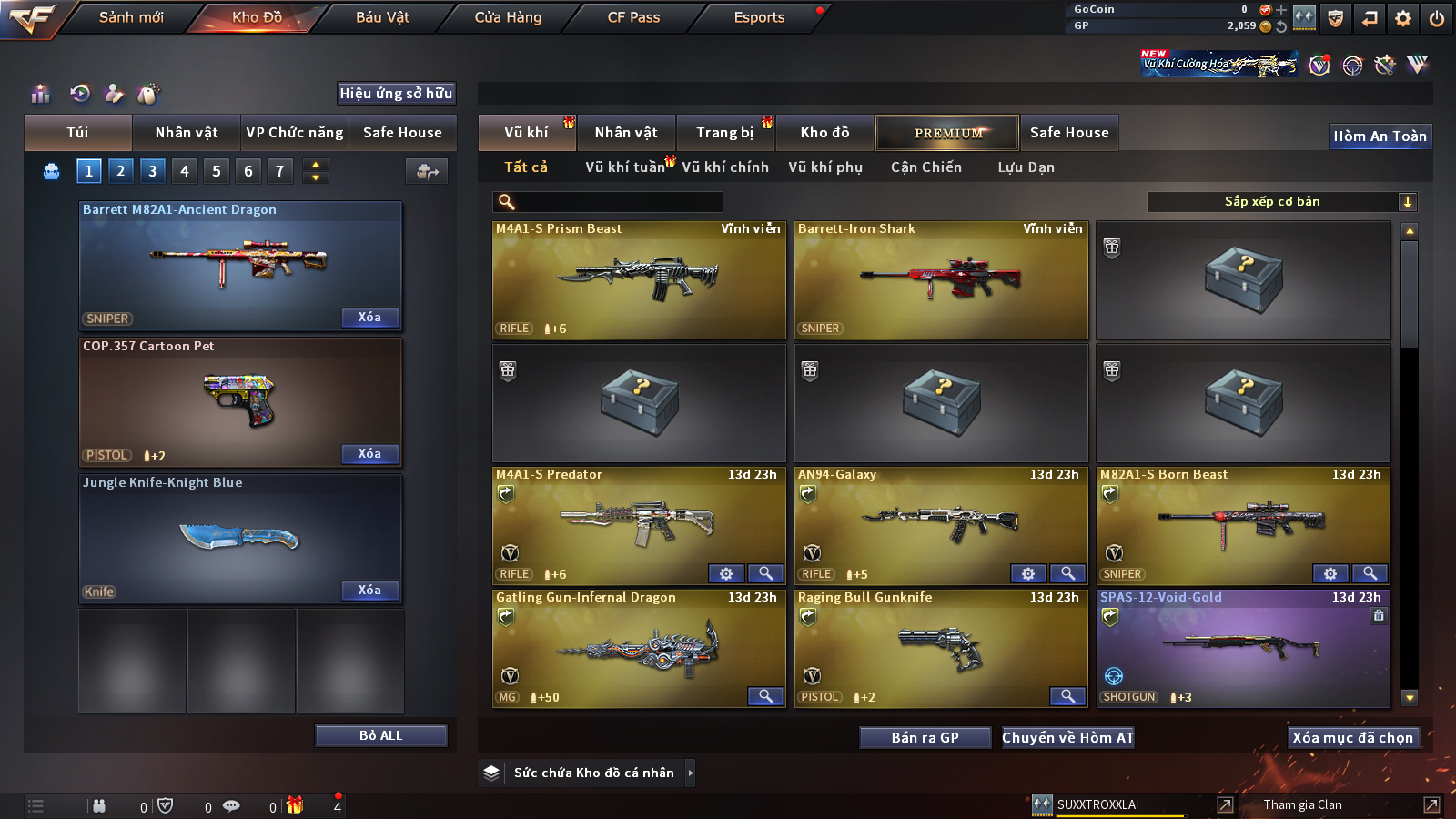
Task: Show the Cận Chiến weapon category
Action: click(925, 167)
